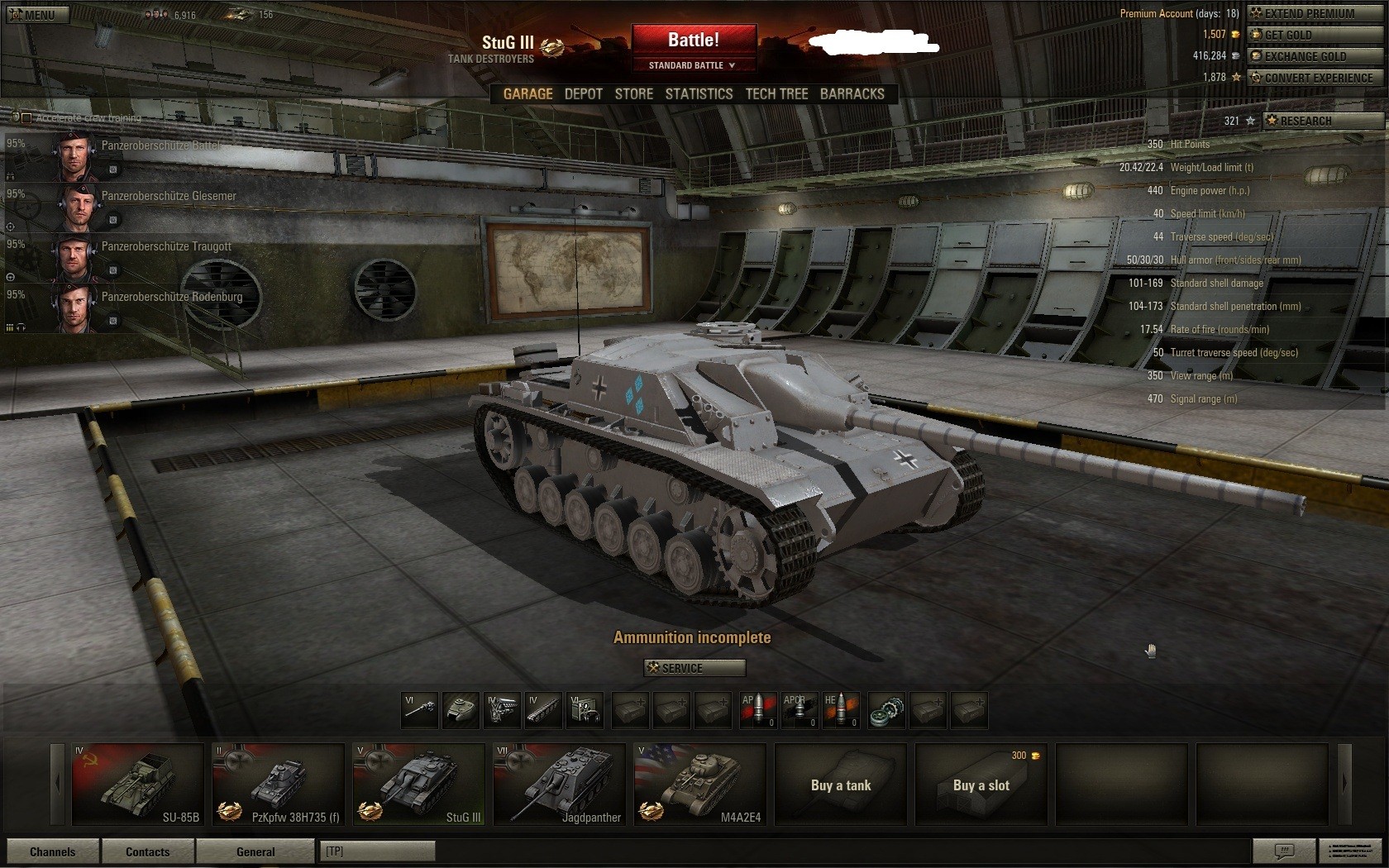Open the Store tab

pos(633,94)
